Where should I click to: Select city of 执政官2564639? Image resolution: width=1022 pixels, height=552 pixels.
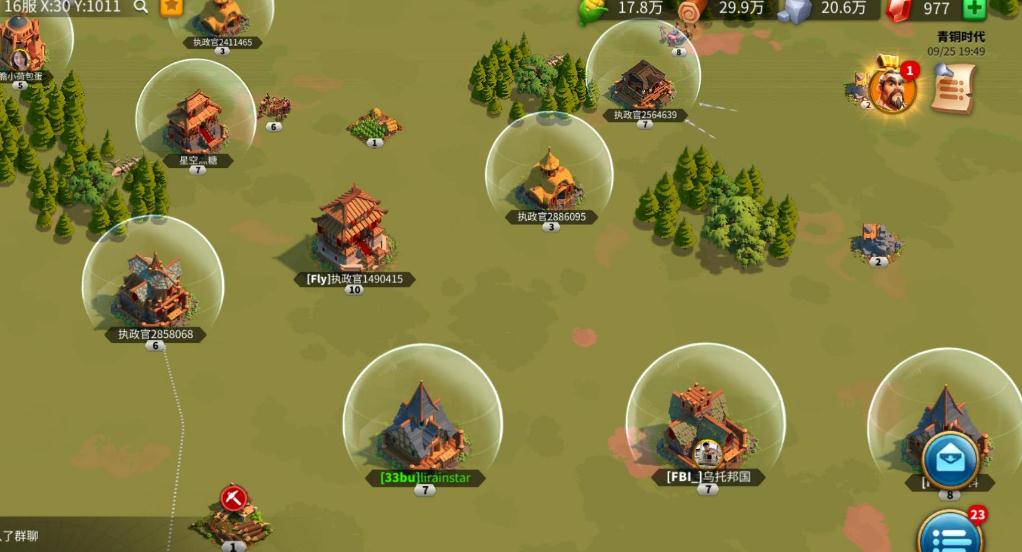[x=643, y=84]
